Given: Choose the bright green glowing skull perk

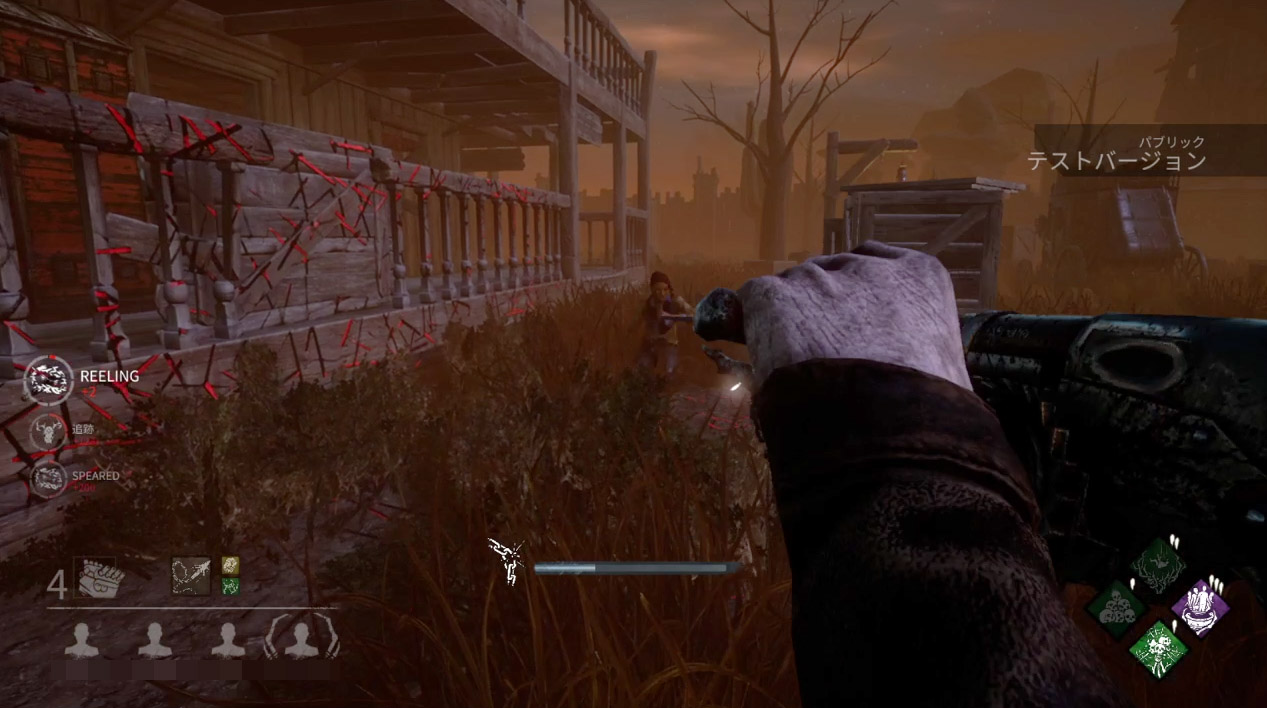Looking at the screenshot, I should point(1158,648).
